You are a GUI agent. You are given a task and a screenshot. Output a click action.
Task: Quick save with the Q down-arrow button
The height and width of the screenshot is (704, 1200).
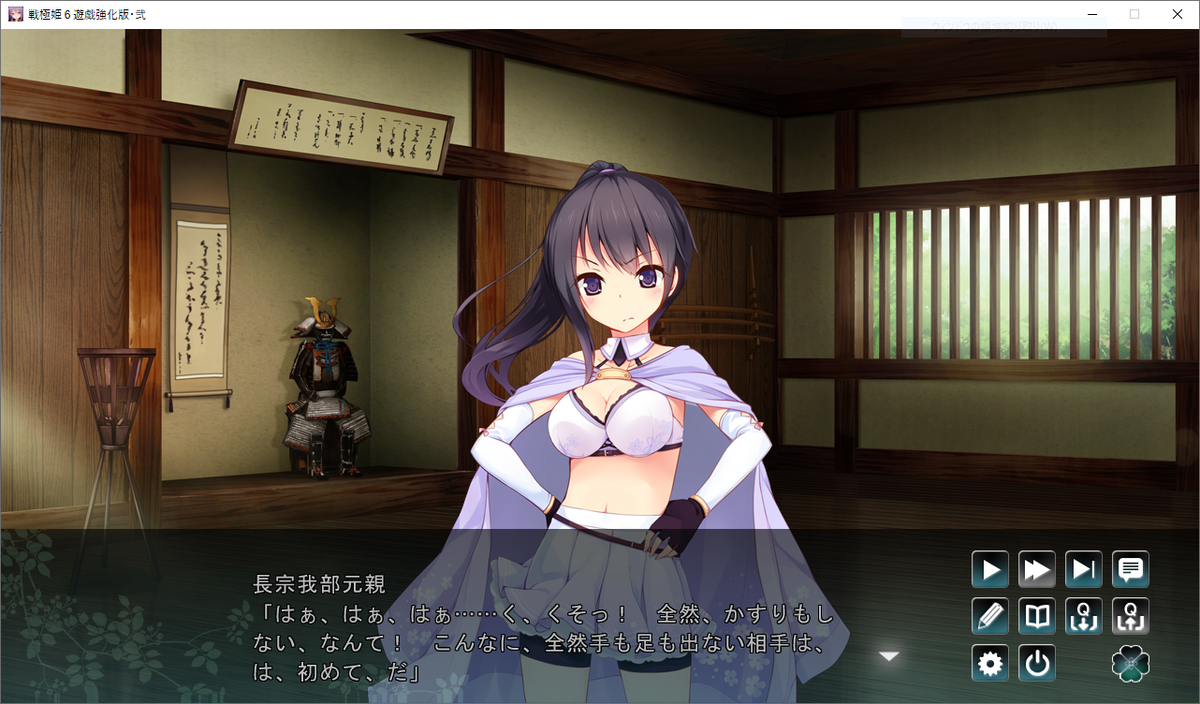pyautogui.click(x=1084, y=616)
